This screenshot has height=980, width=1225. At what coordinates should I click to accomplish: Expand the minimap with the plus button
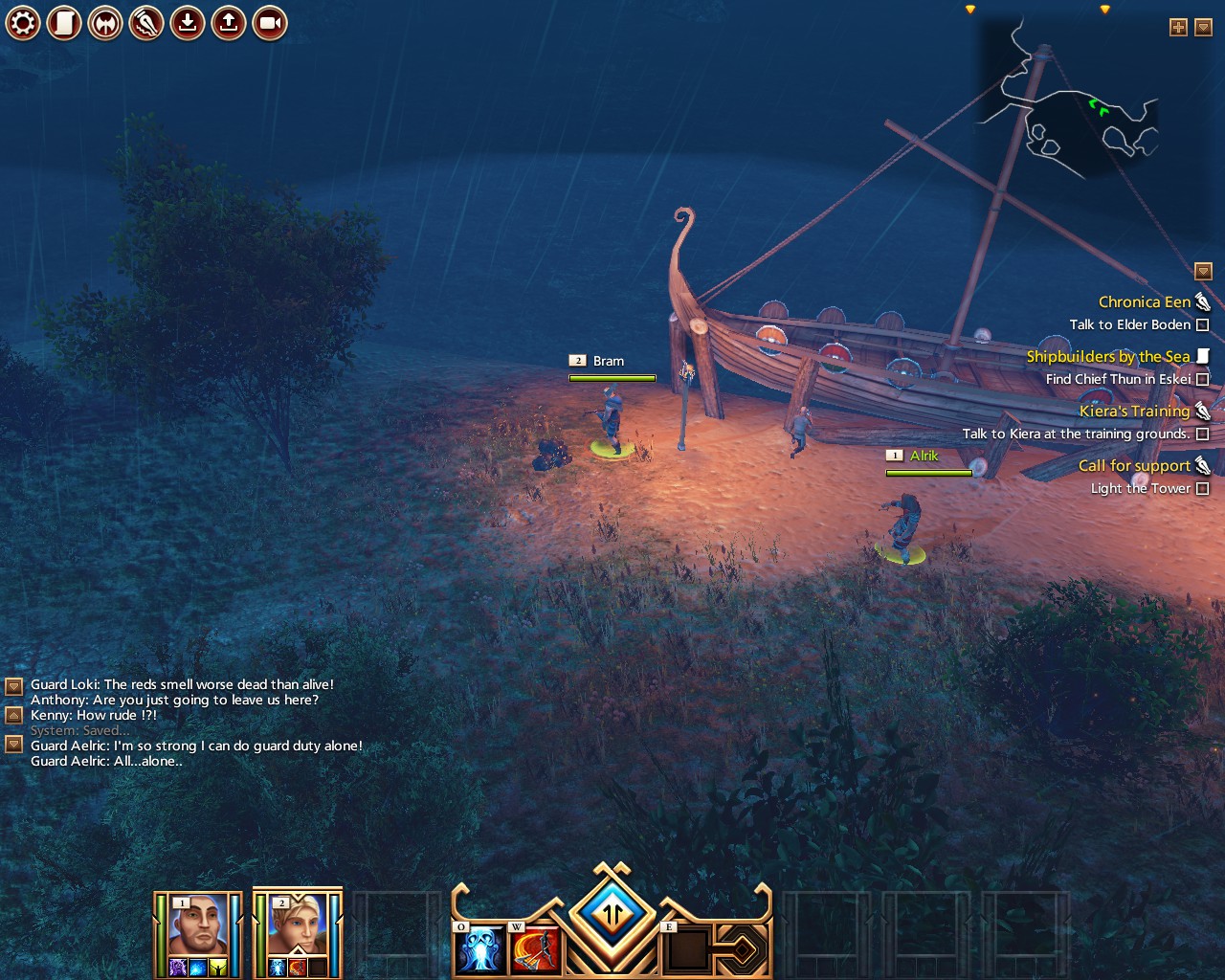tap(1178, 28)
